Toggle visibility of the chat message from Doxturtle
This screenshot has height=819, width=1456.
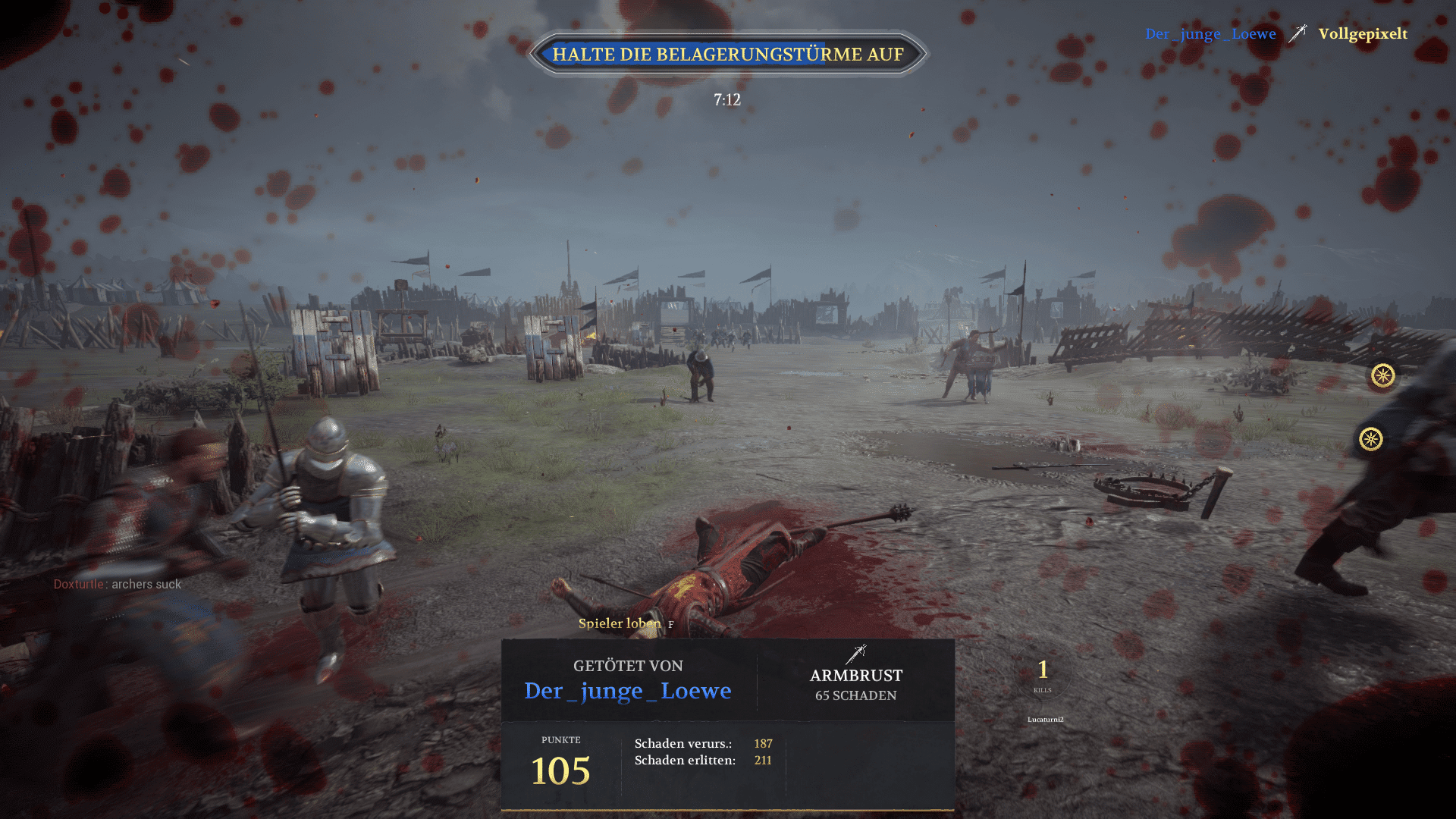pos(118,584)
